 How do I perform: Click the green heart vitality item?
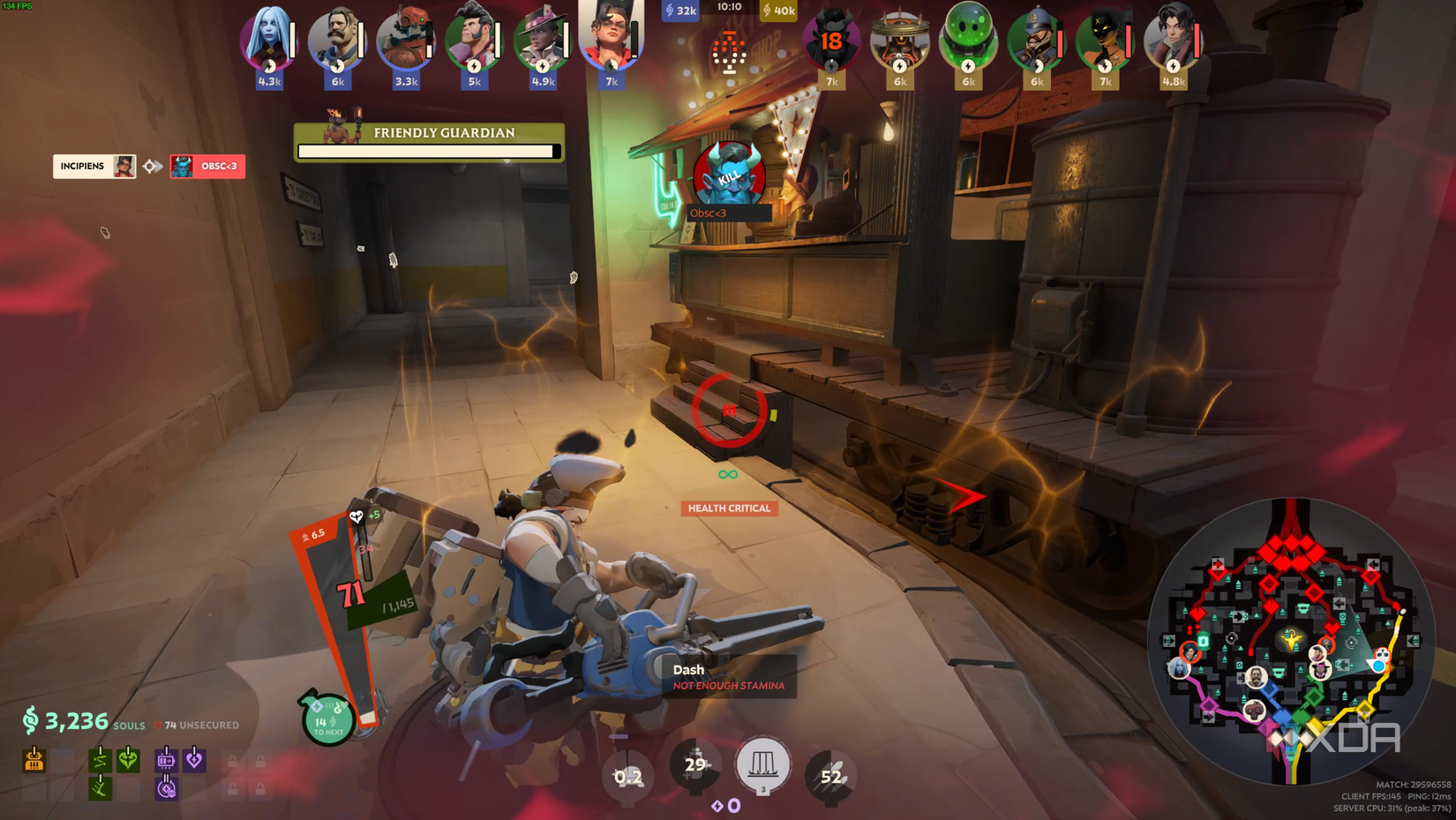click(129, 760)
